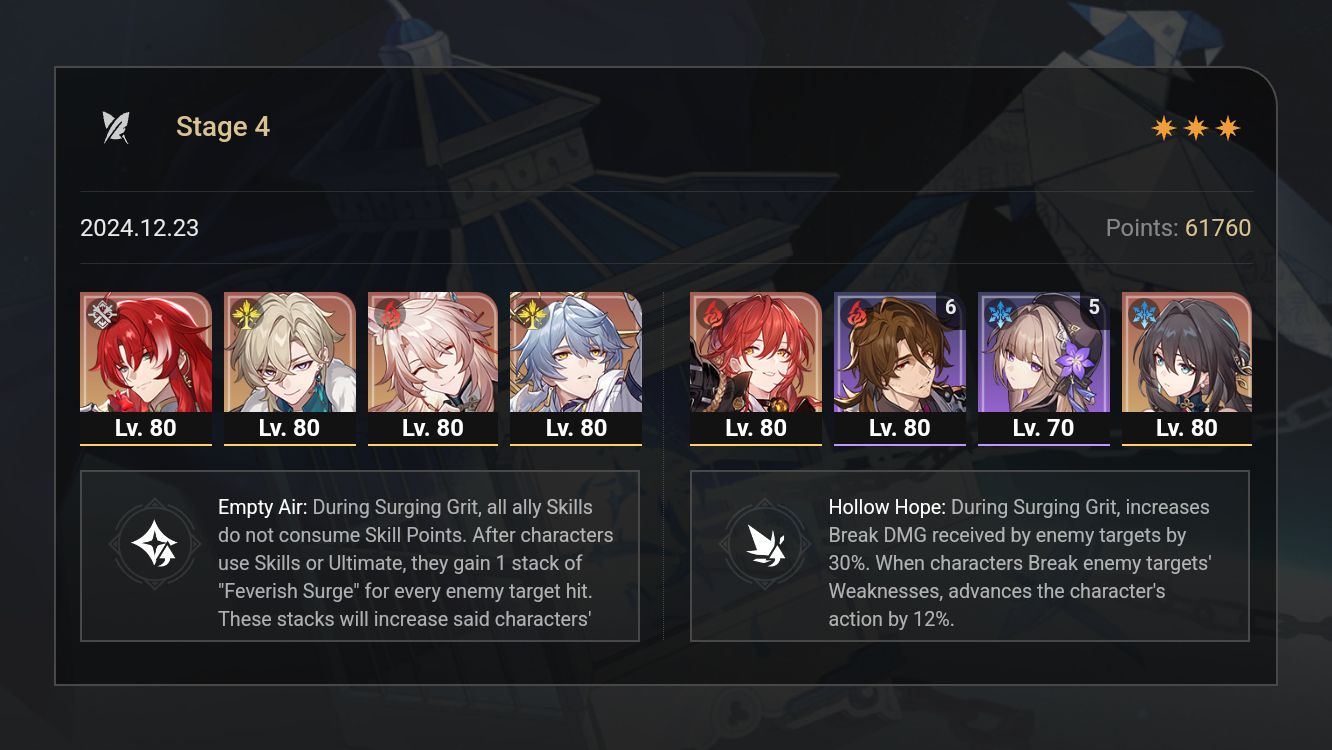The image size is (1332, 750).
Task: Click the third star rating
Action: pos(1228,127)
